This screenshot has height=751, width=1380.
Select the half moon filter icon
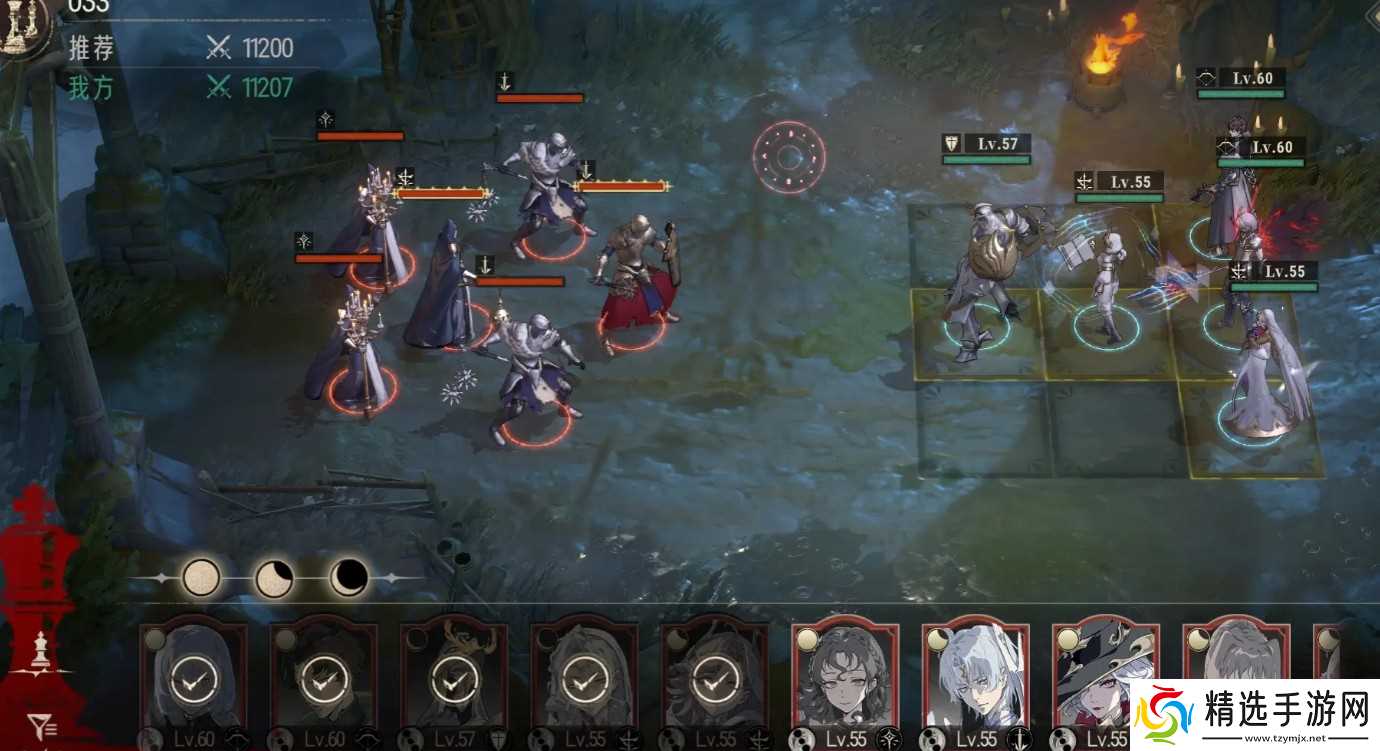click(x=275, y=578)
